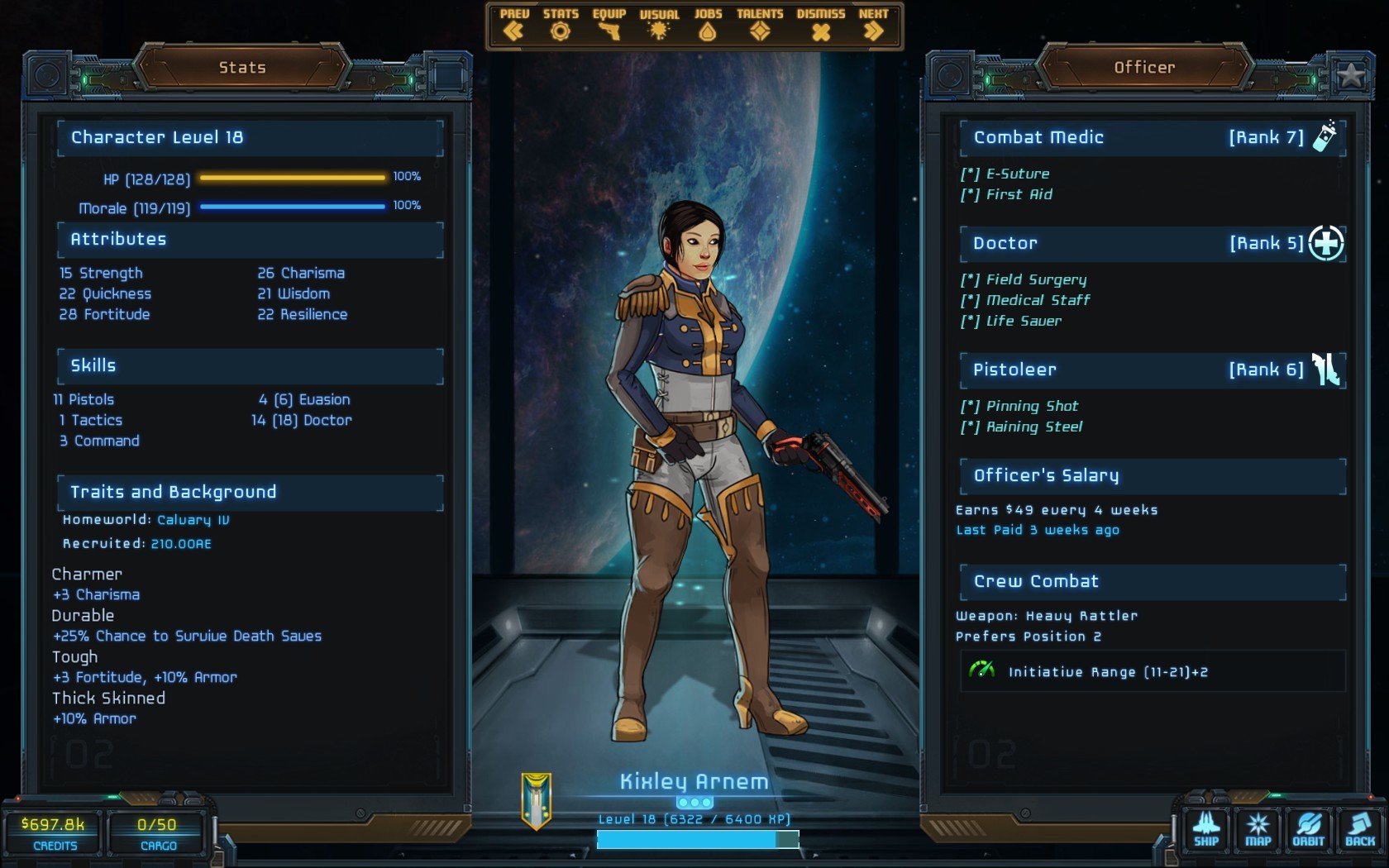Click the Back button
Image resolution: width=1389 pixels, height=868 pixels.
pyautogui.click(x=1360, y=830)
